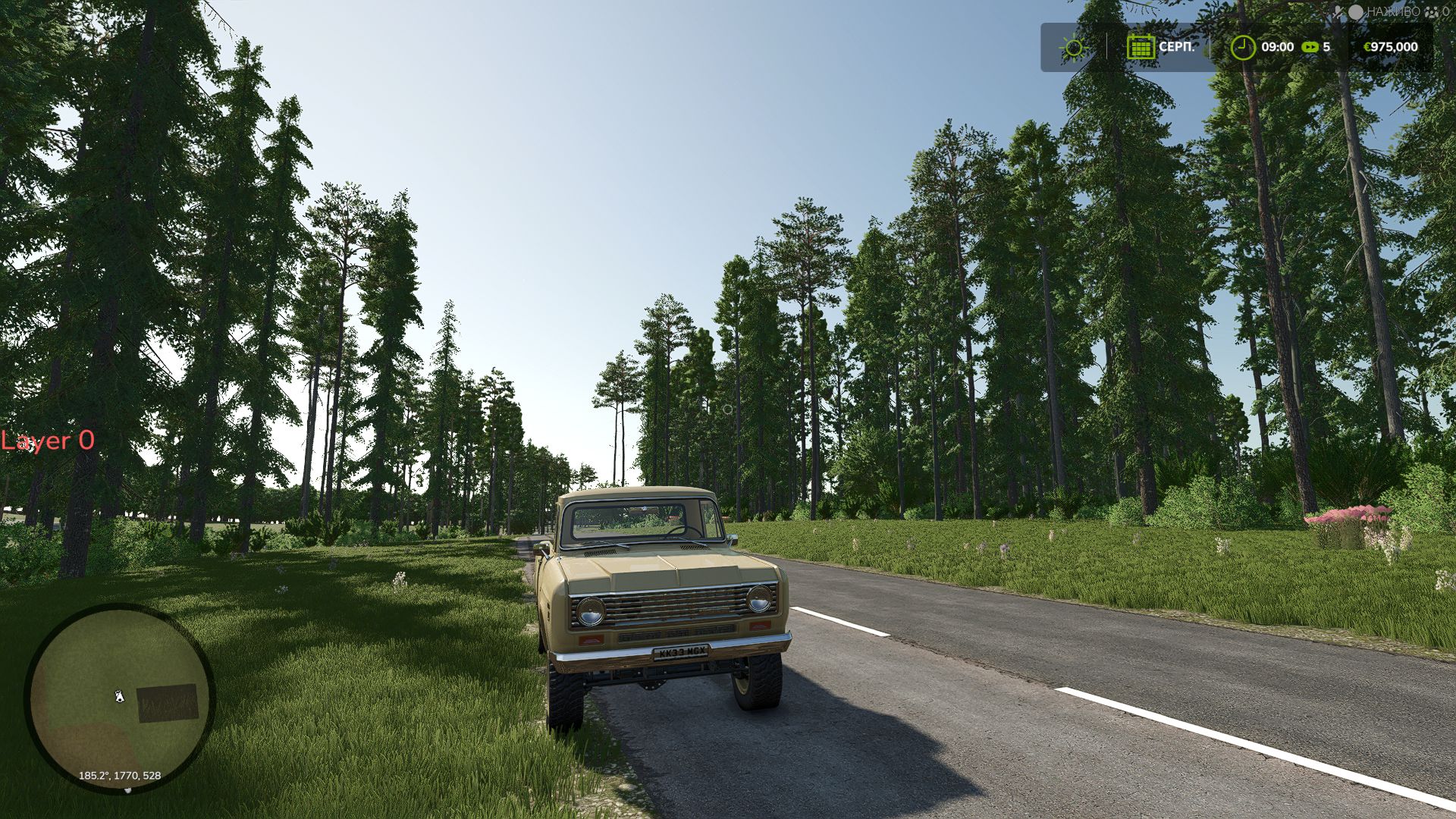Click the player arrow marker on the minimap
The image size is (1456, 819).
pos(119,696)
